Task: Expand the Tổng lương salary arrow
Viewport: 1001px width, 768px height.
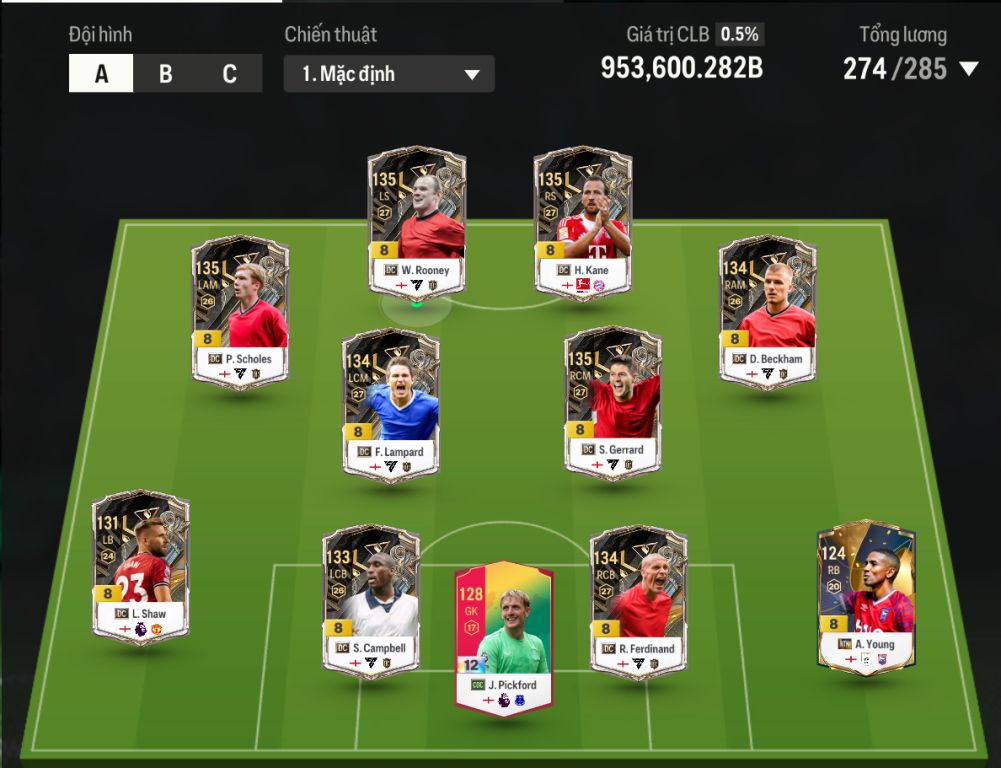Action: click(968, 69)
